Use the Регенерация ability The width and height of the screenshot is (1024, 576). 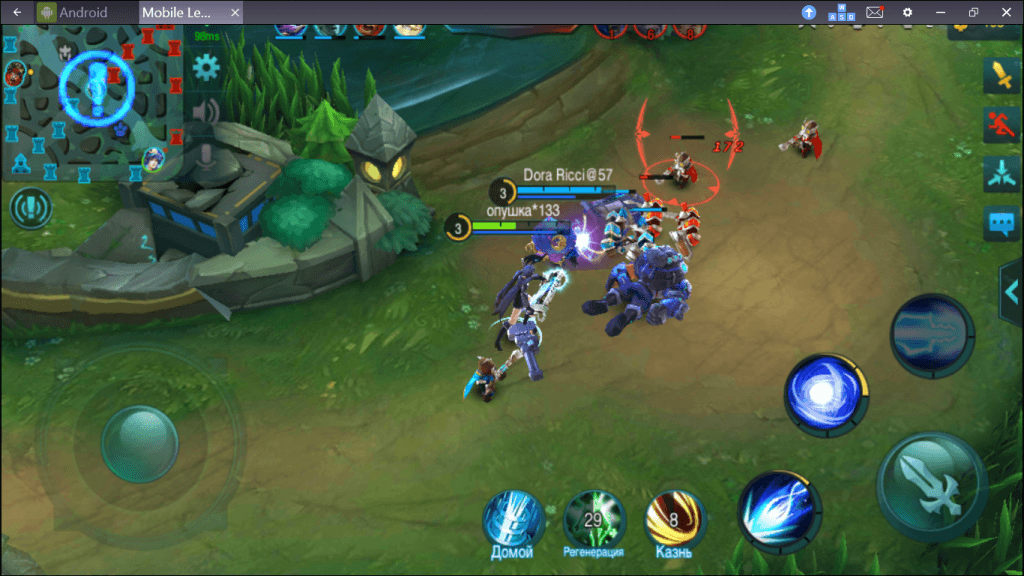[x=593, y=519]
